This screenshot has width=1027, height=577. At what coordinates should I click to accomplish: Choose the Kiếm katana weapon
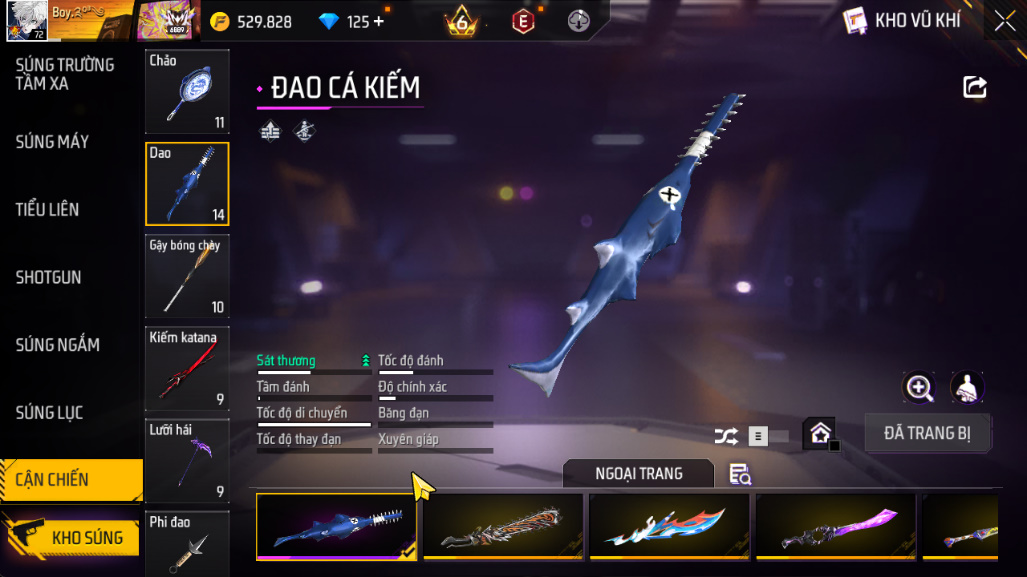pos(187,368)
